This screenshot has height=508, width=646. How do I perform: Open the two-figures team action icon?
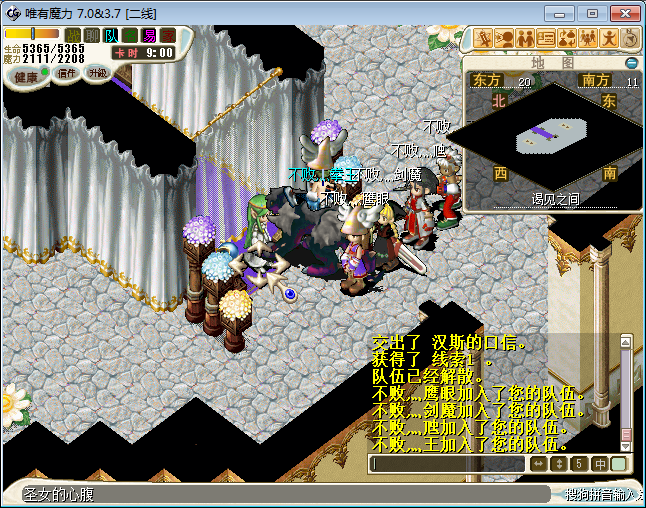click(524, 39)
